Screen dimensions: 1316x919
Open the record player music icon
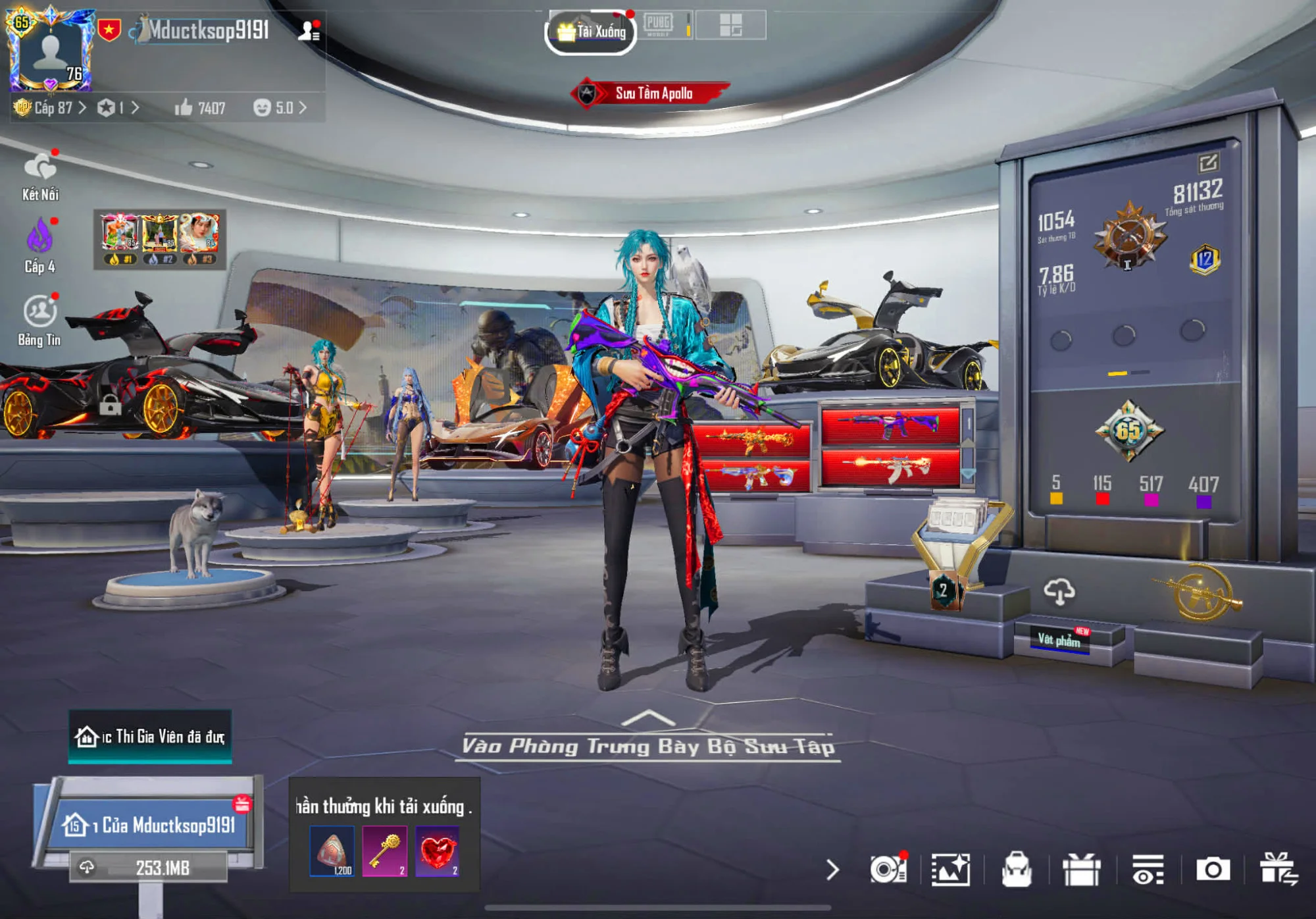(x=888, y=870)
